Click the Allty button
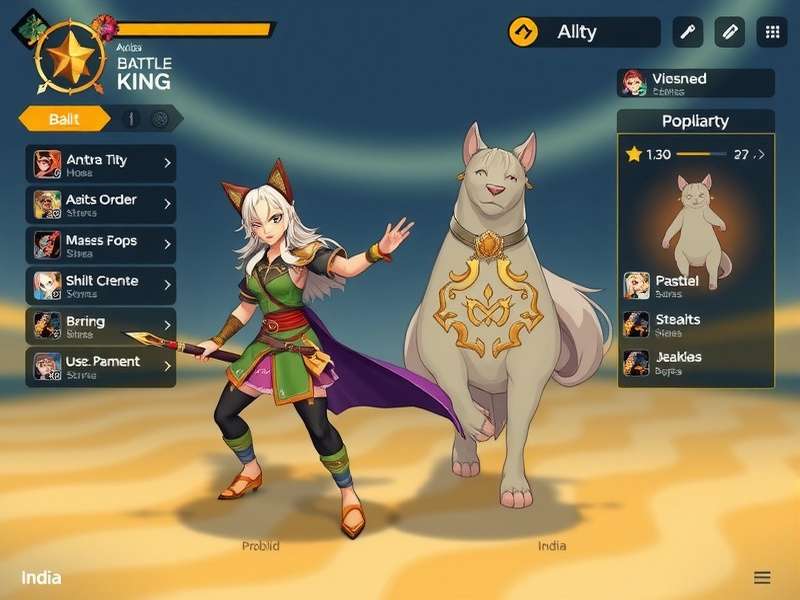This screenshot has height=600, width=800. pyautogui.click(x=583, y=32)
